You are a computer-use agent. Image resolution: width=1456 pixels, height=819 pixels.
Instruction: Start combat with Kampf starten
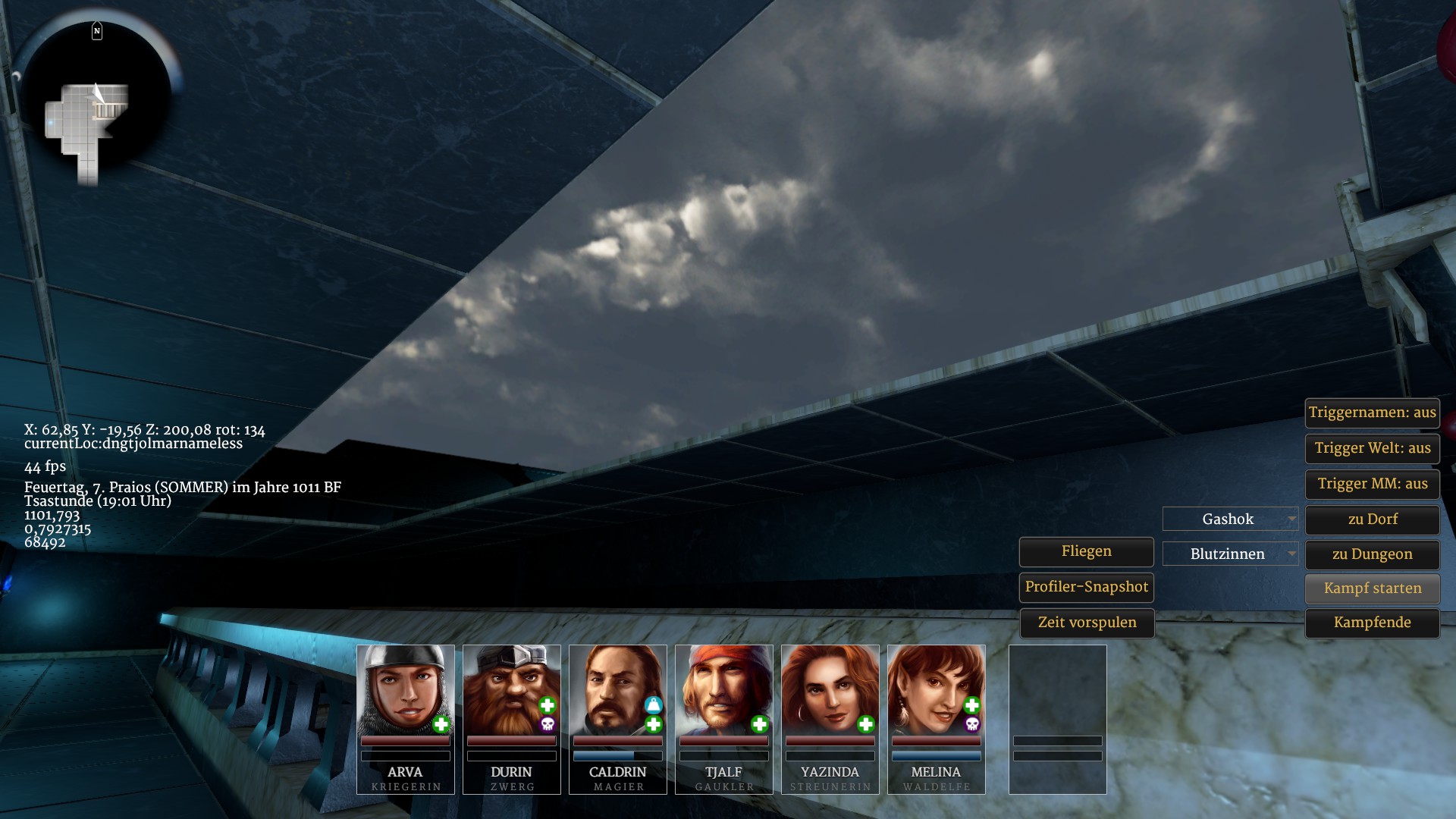(x=1372, y=588)
